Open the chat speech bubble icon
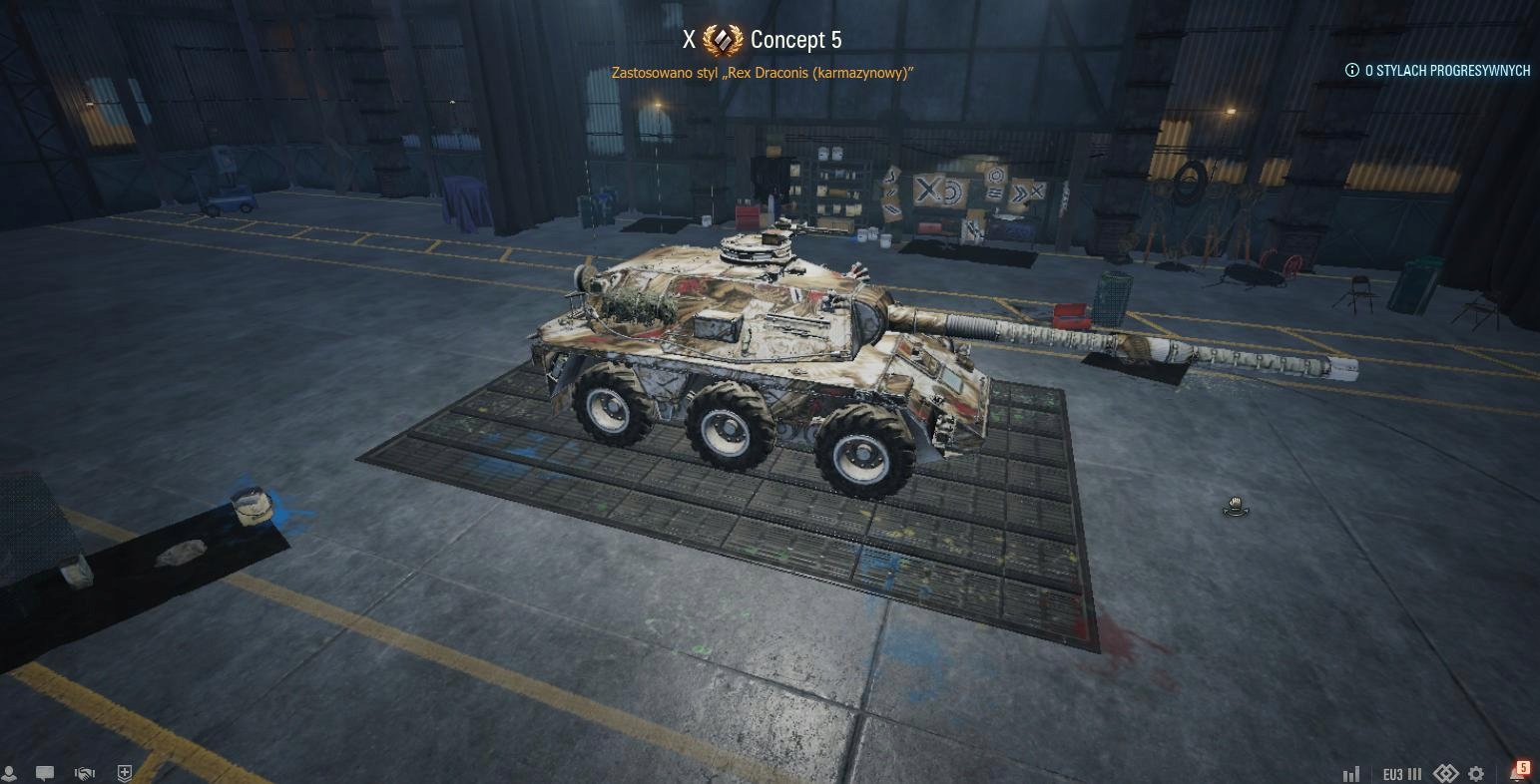 pos(45,773)
